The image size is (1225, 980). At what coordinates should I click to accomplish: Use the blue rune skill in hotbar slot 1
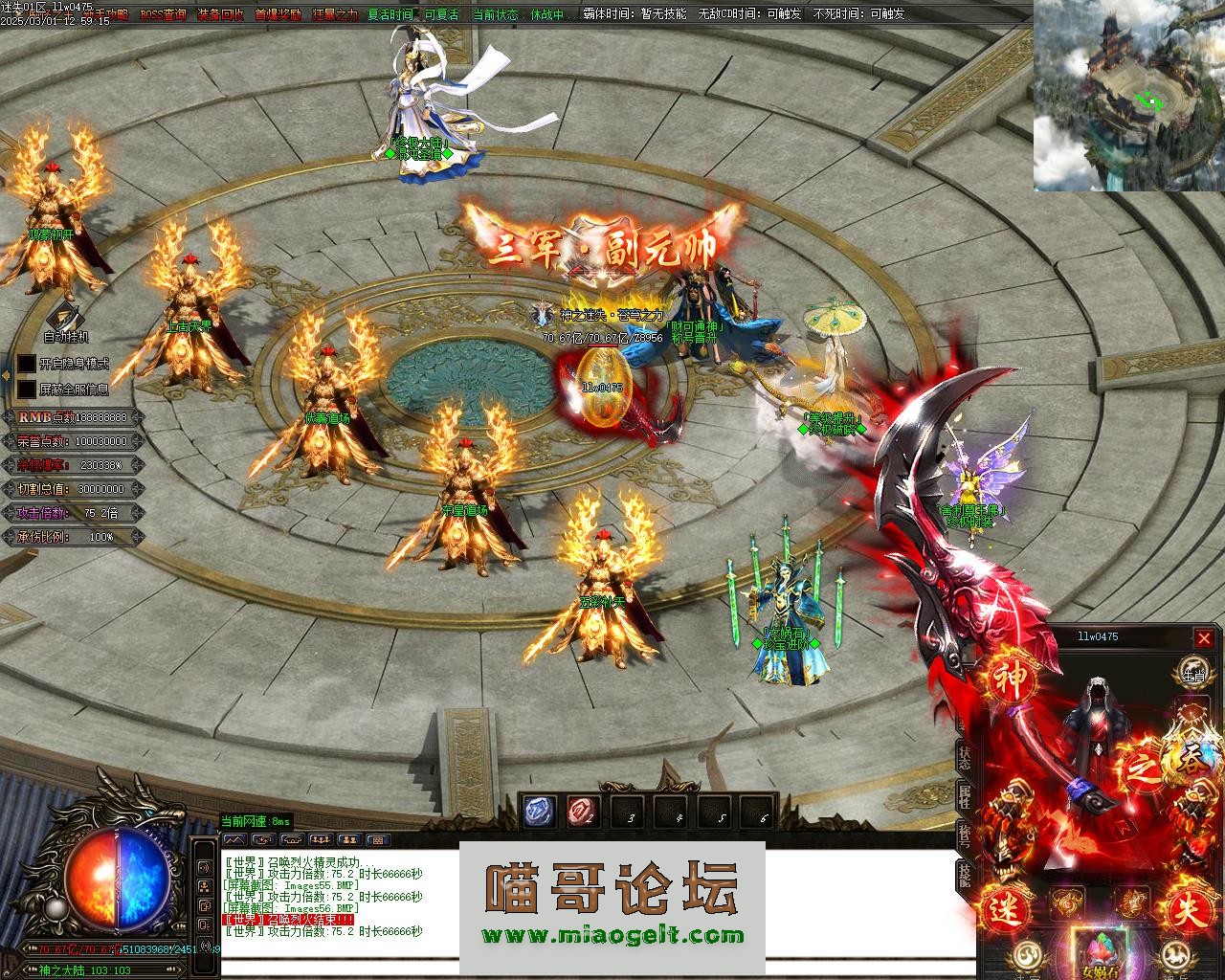click(537, 812)
